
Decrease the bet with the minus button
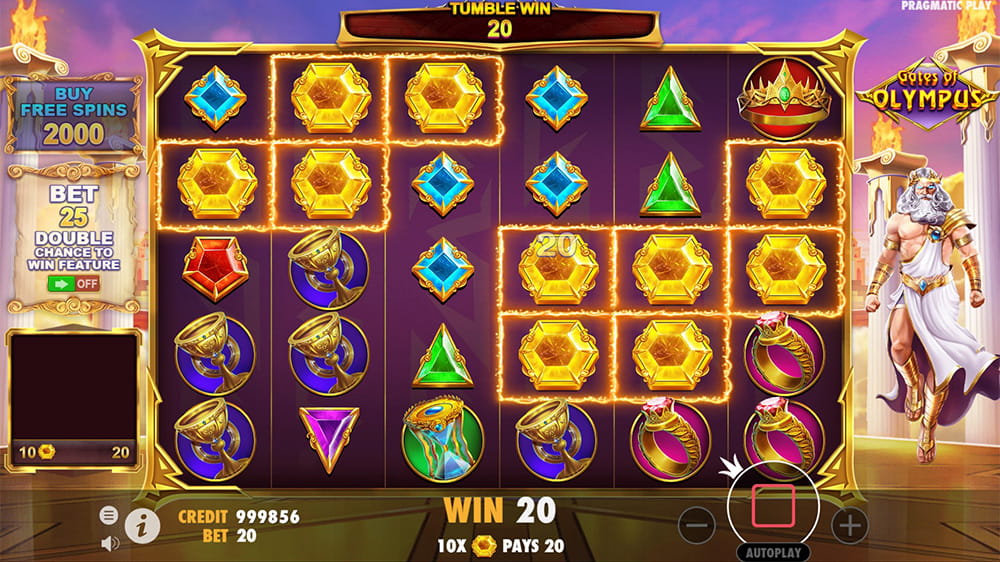(x=700, y=524)
